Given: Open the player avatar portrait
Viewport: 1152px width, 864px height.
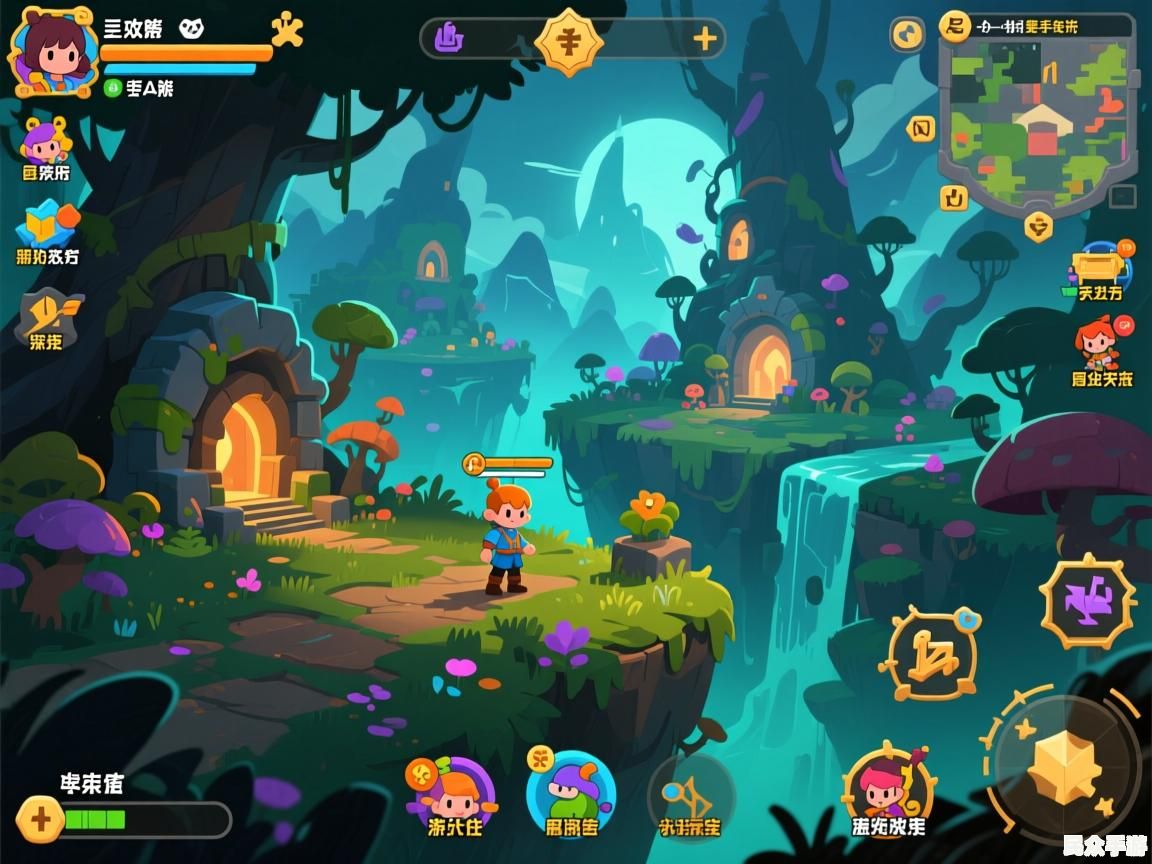Looking at the screenshot, I should pos(52,52).
